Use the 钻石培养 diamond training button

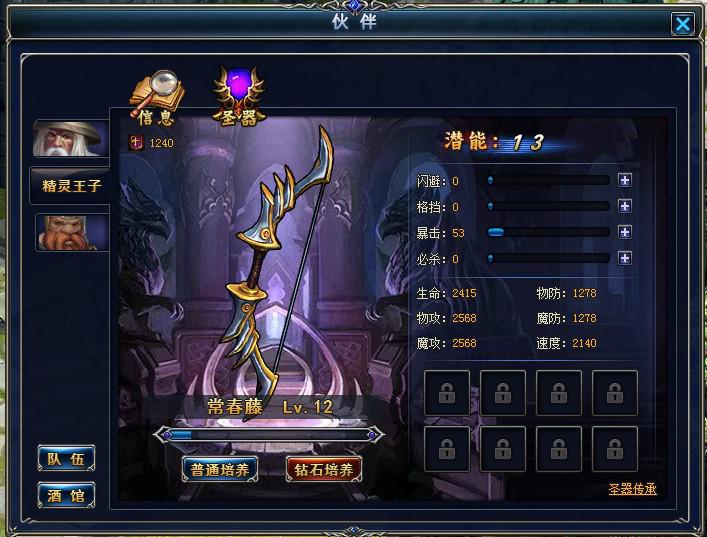click(324, 468)
